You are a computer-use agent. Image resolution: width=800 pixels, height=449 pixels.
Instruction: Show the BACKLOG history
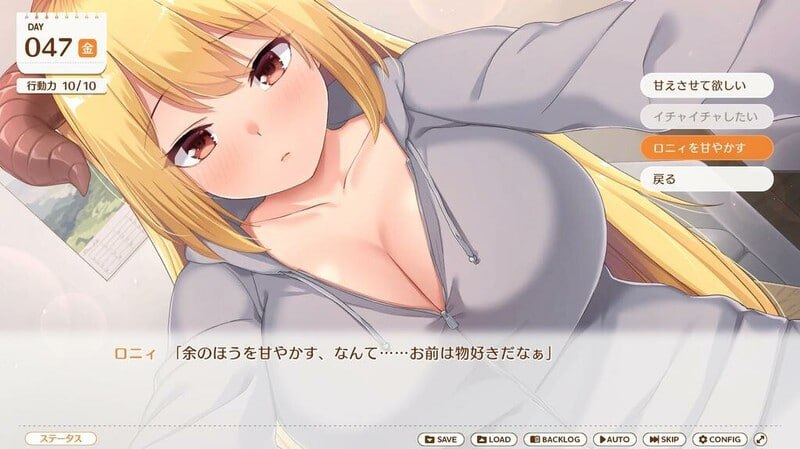556,439
